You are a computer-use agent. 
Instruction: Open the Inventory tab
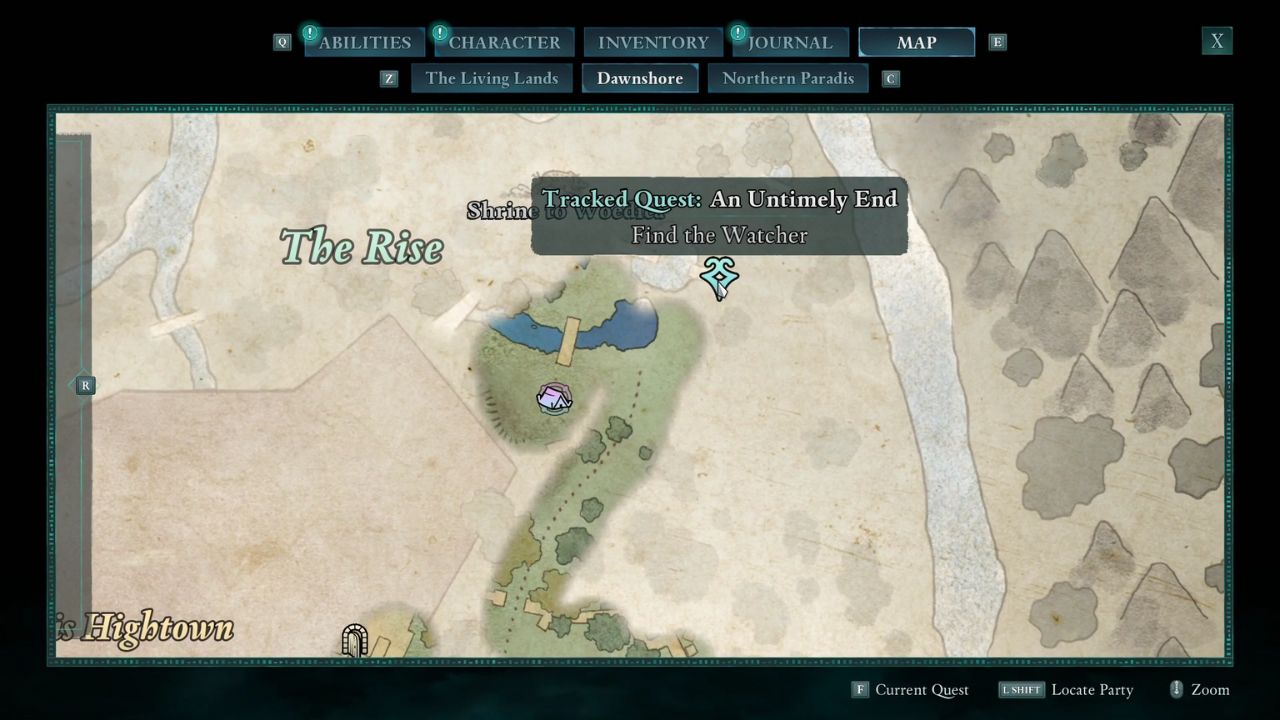[653, 42]
